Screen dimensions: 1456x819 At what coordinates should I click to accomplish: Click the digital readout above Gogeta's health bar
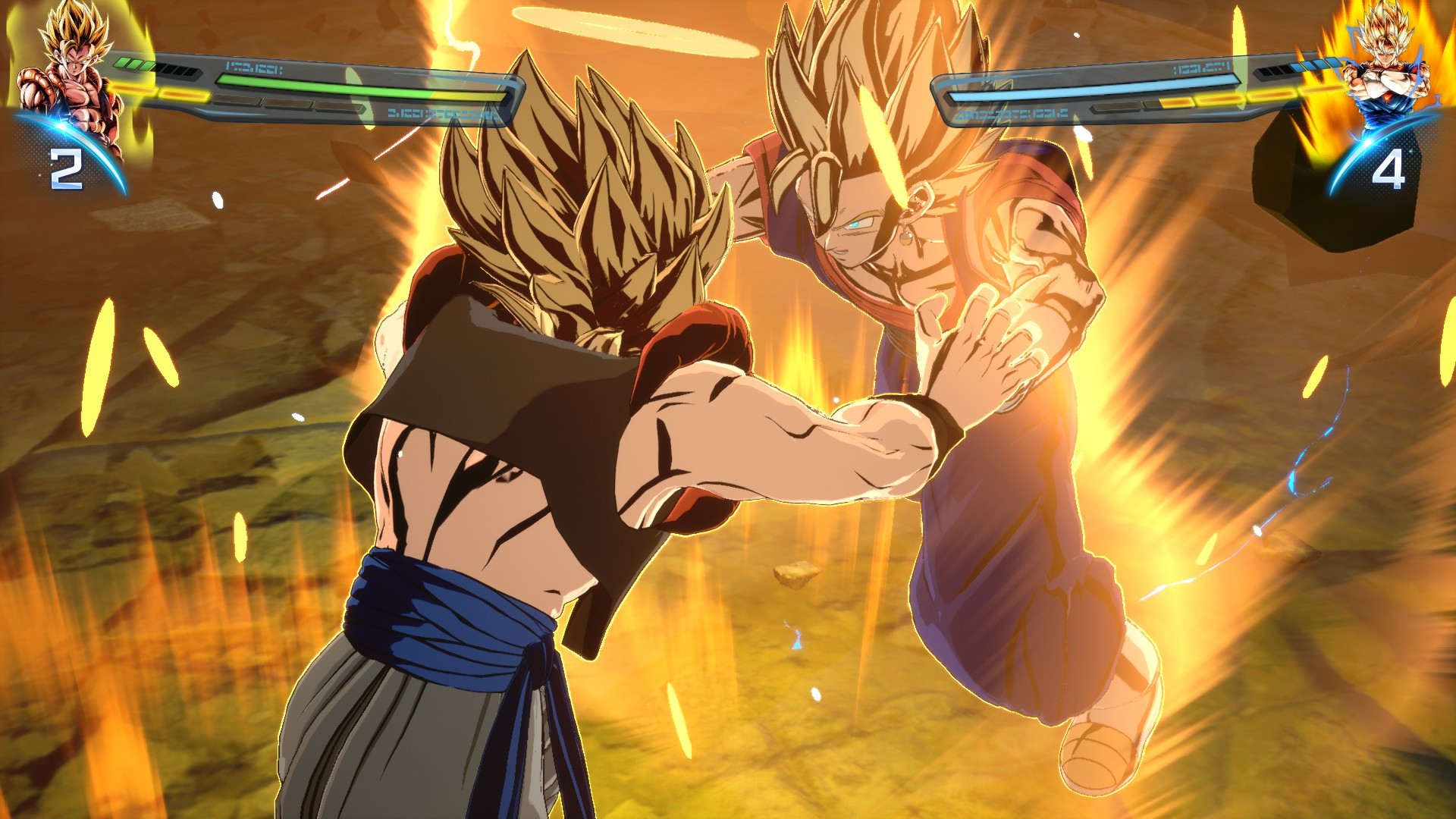(253, 69)
